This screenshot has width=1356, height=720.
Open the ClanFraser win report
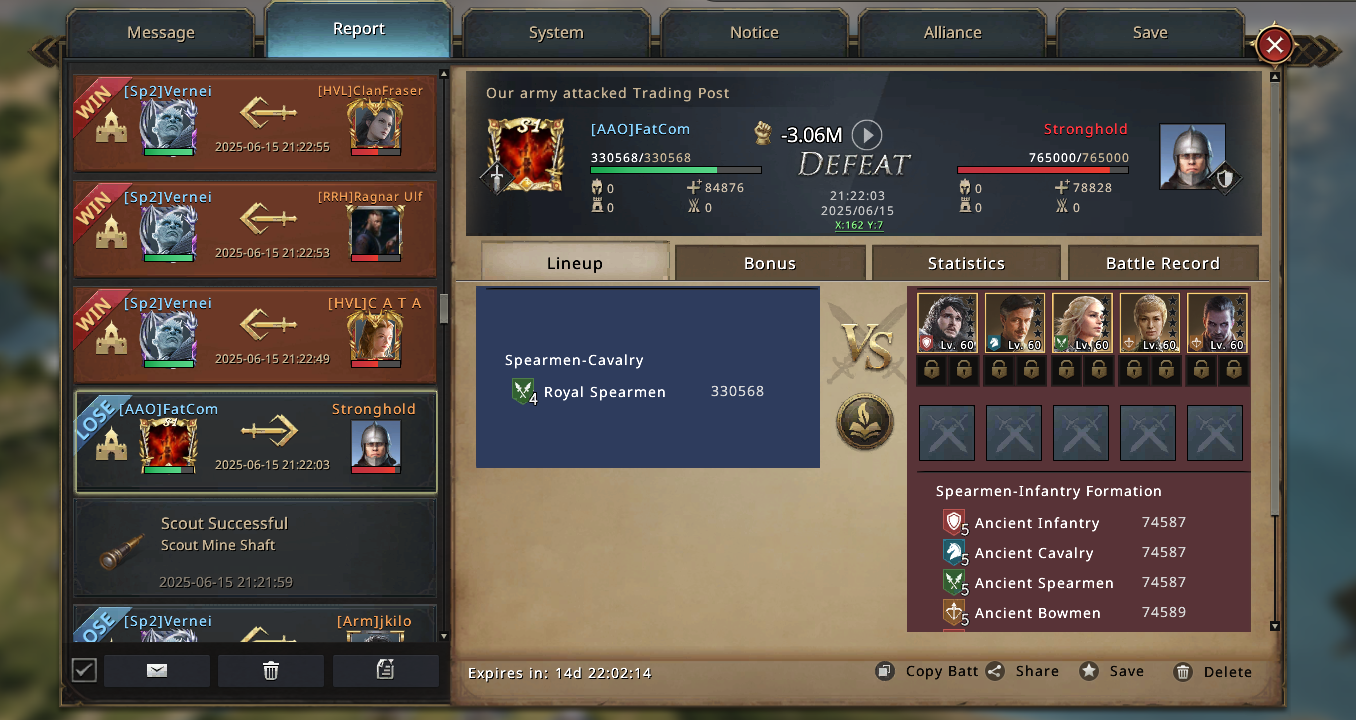click(255, 123)
